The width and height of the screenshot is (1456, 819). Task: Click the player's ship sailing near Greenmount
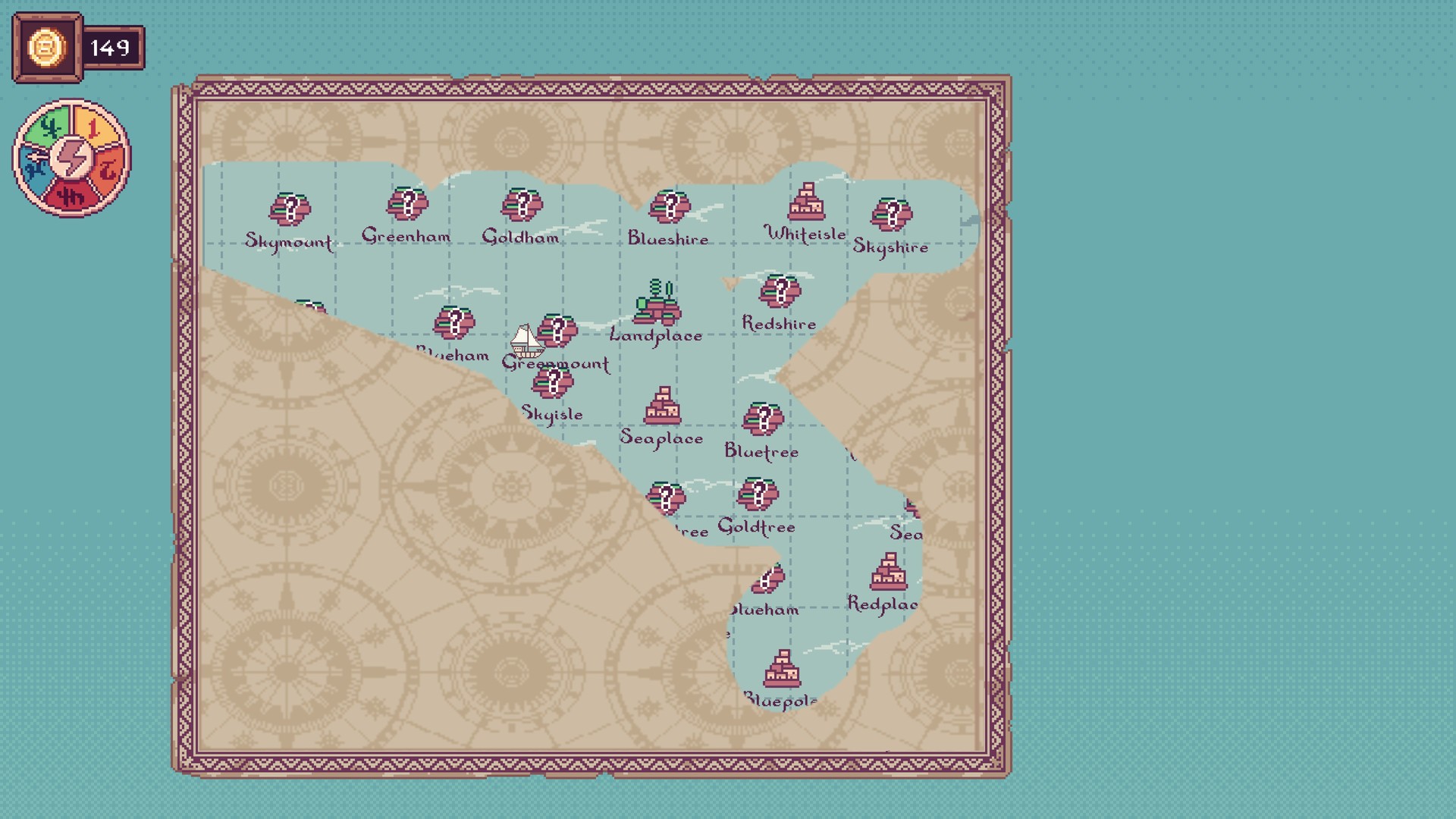pyautogui.click(x=529, y=340)
